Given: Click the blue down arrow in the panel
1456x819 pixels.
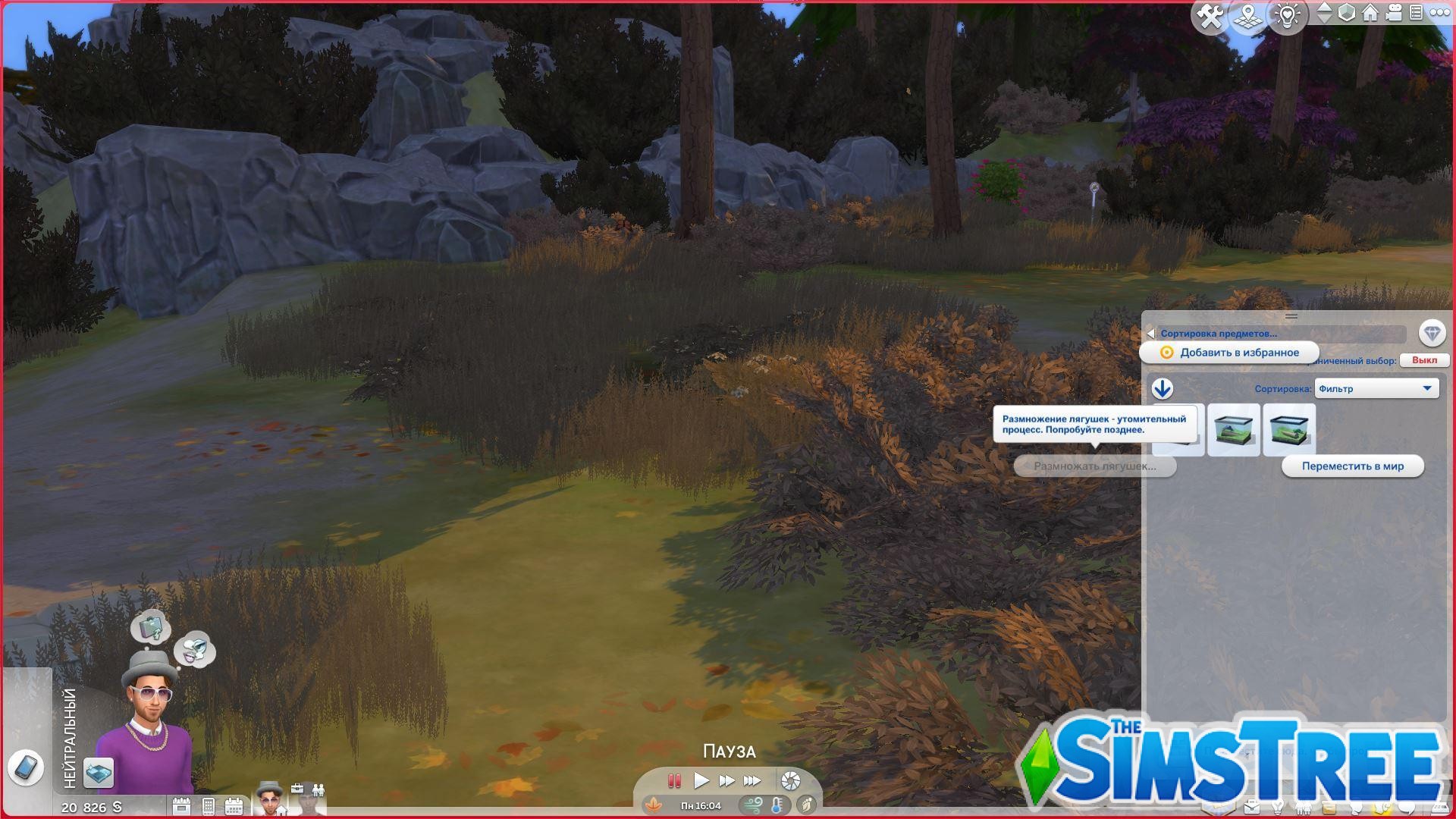Looking at the screenshot, I should pyautogui.click(x=1162, y=389).
